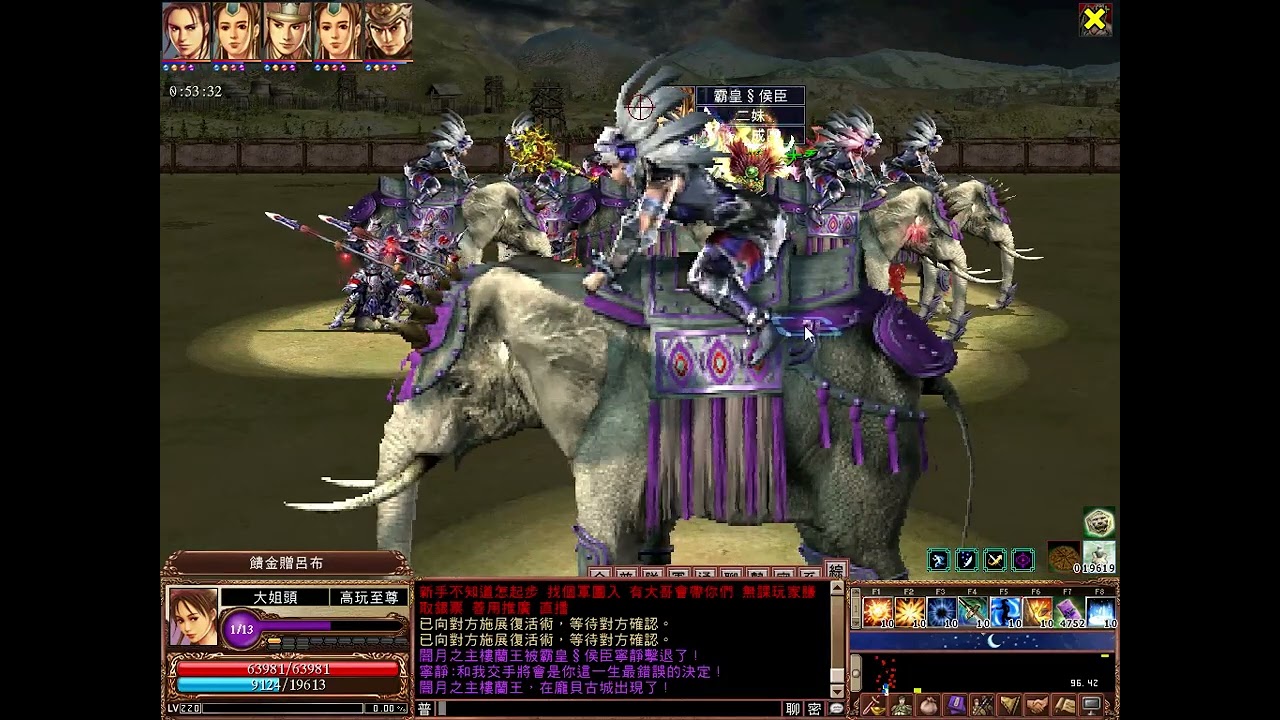1280x720 pixels.
Task: Open the money bag inventory button
Action: (928, 706)
